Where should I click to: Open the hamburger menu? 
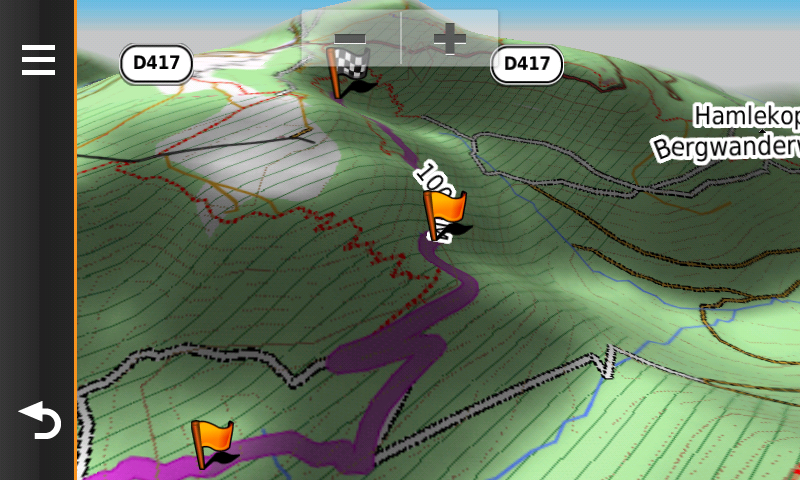pyautogui.click(x=38, y=60)
